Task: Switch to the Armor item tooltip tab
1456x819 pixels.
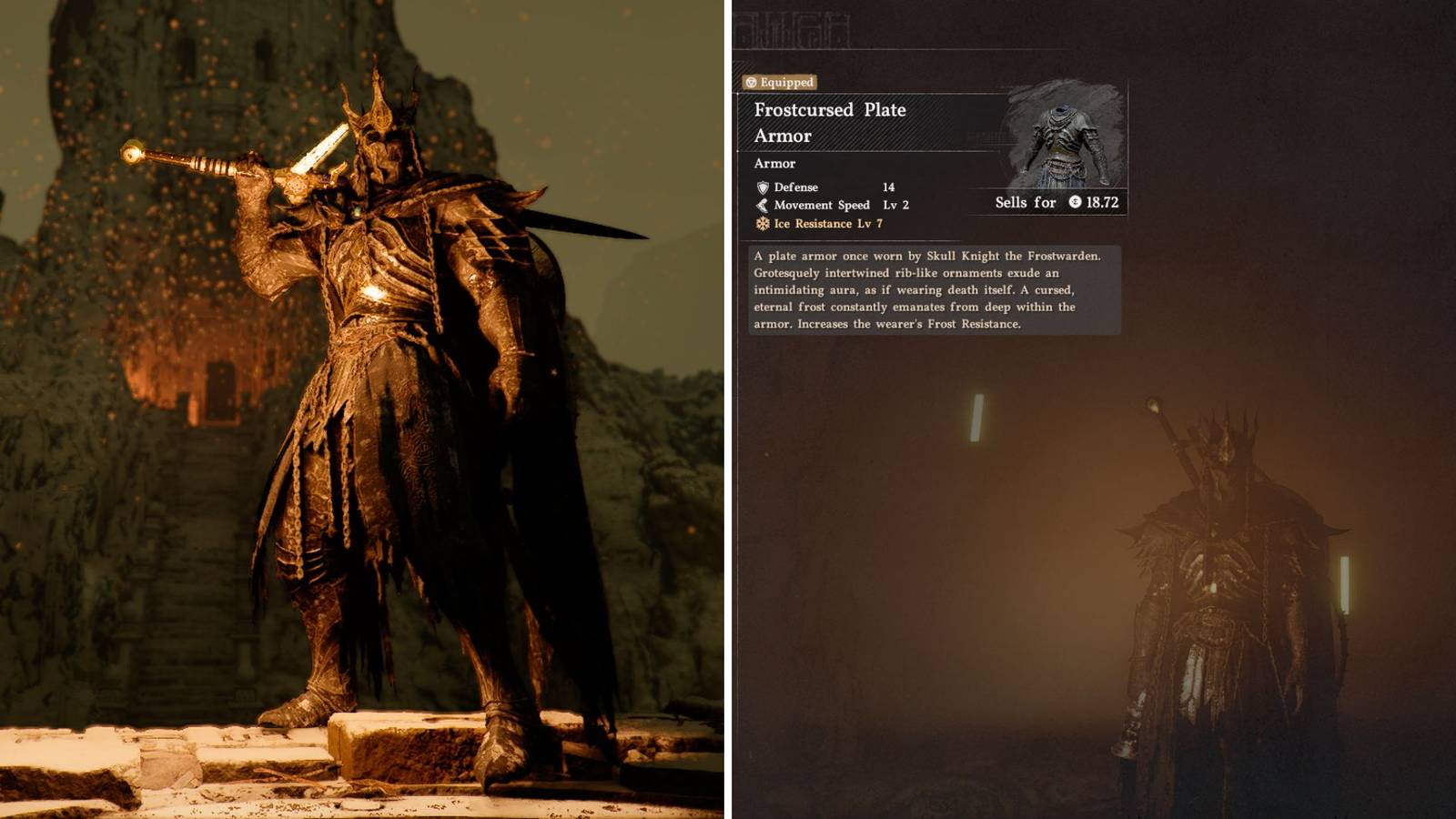Action: 773,164
